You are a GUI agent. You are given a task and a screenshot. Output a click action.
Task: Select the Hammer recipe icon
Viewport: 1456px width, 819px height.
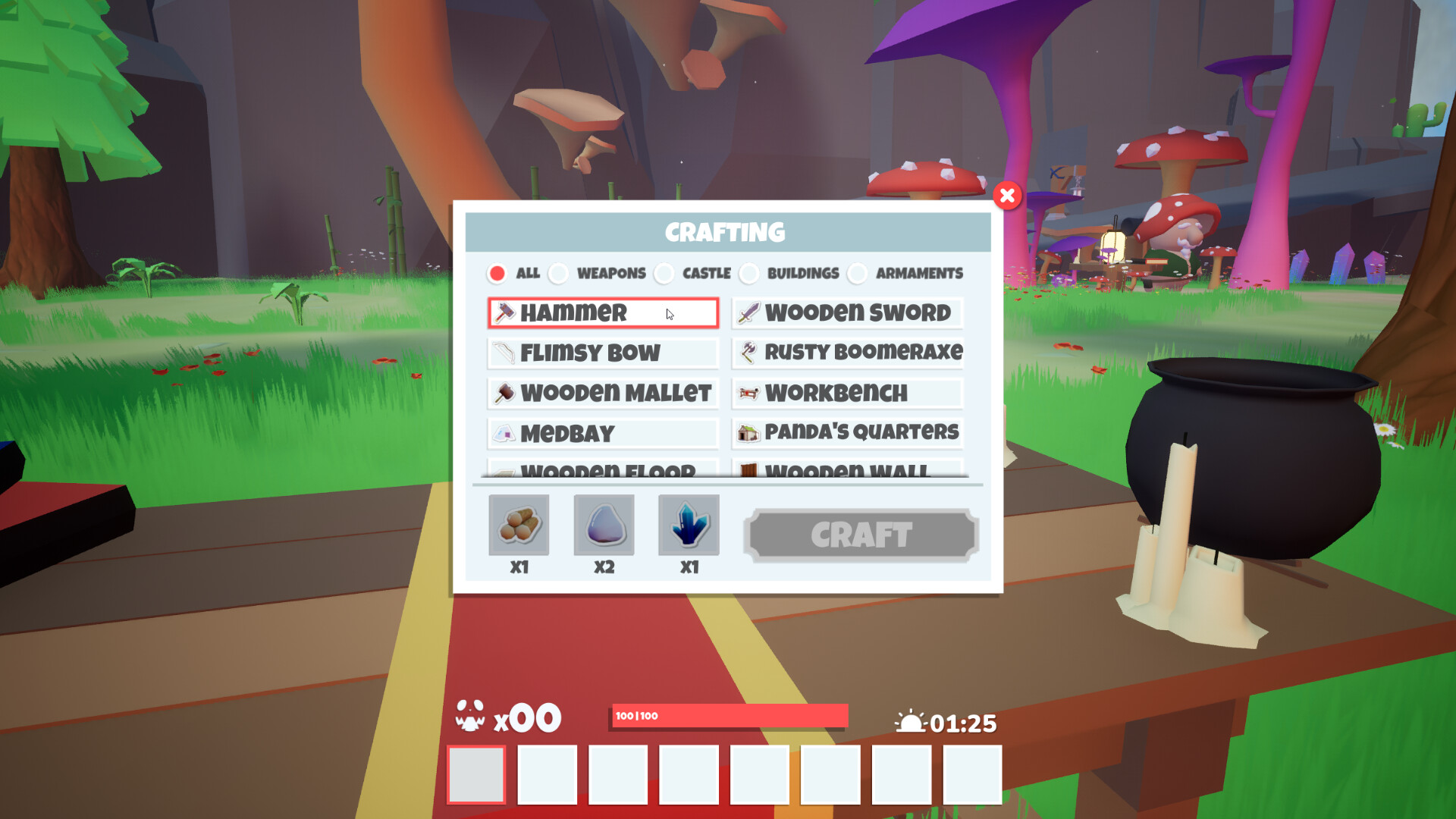(506, 312)
